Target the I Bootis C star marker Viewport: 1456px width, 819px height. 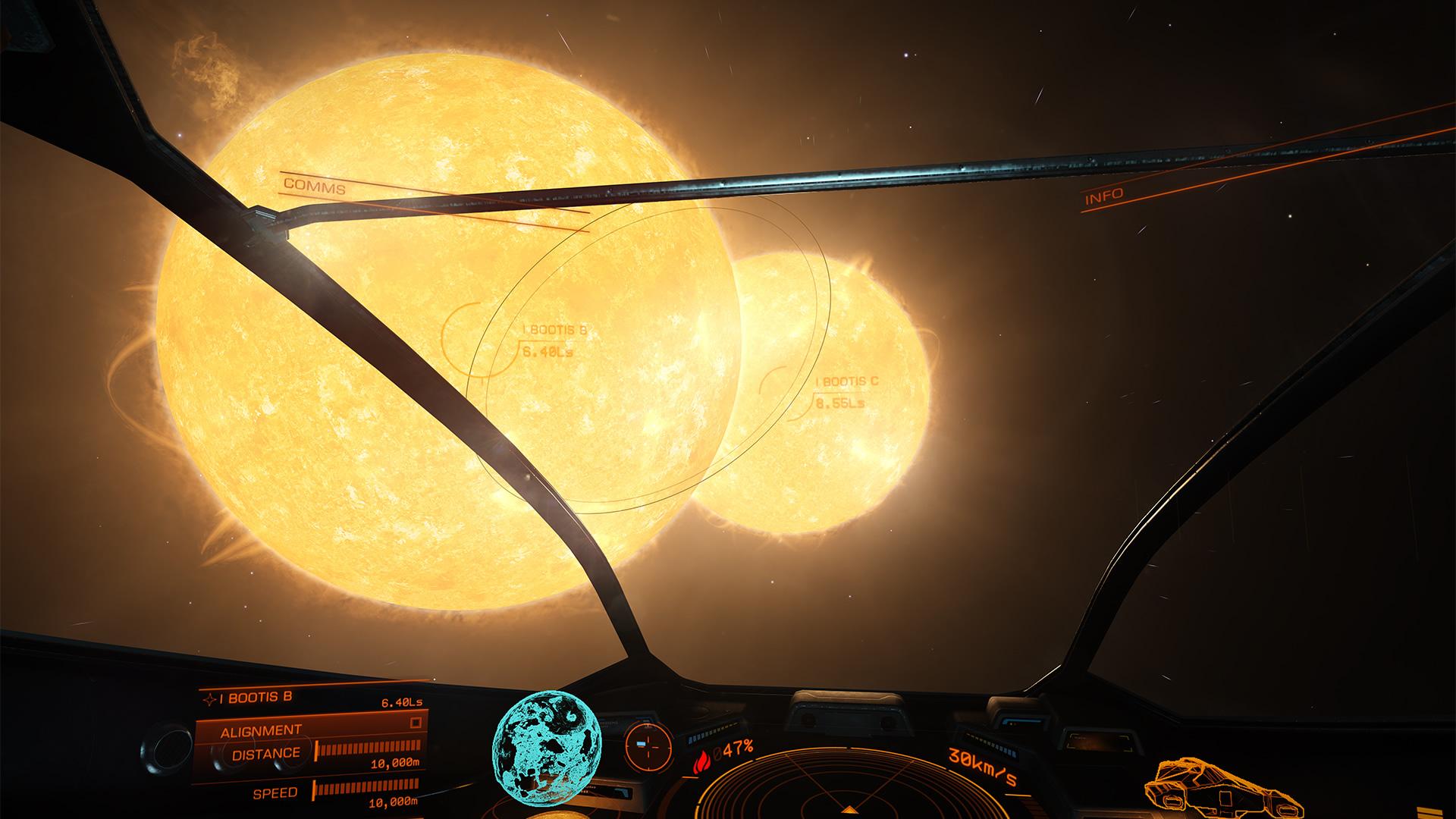pos(846,382)
